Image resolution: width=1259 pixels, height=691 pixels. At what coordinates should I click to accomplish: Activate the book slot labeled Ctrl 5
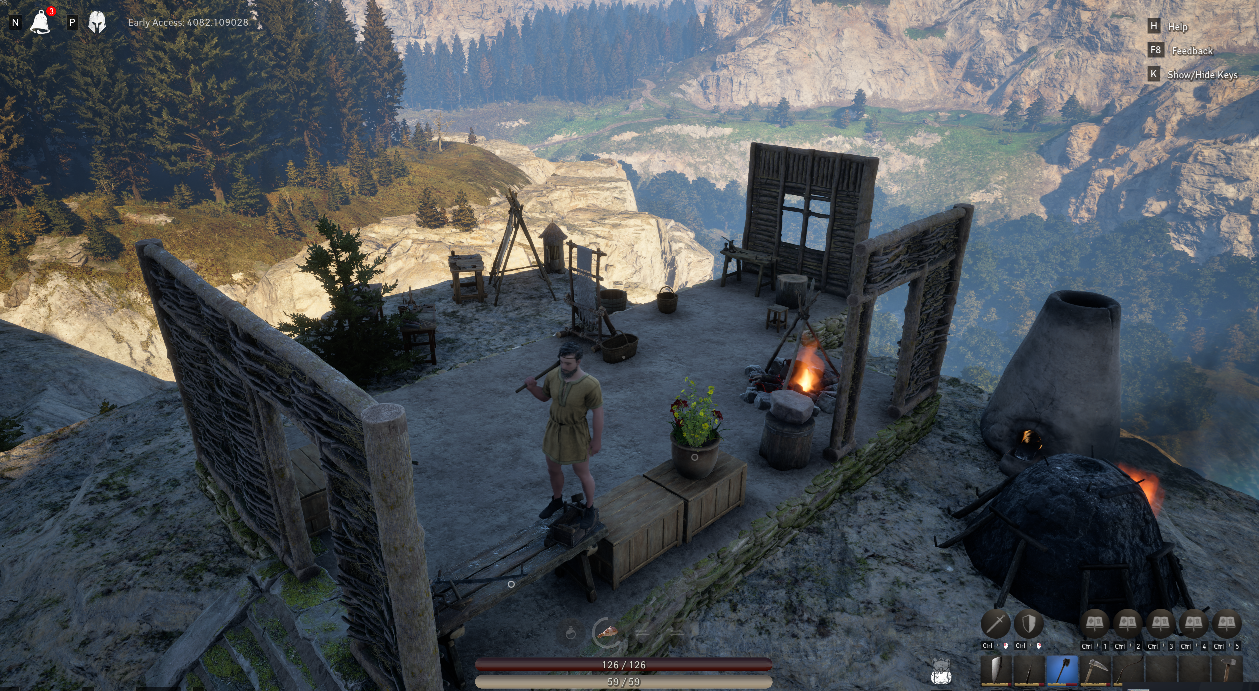coord(1225,623)
